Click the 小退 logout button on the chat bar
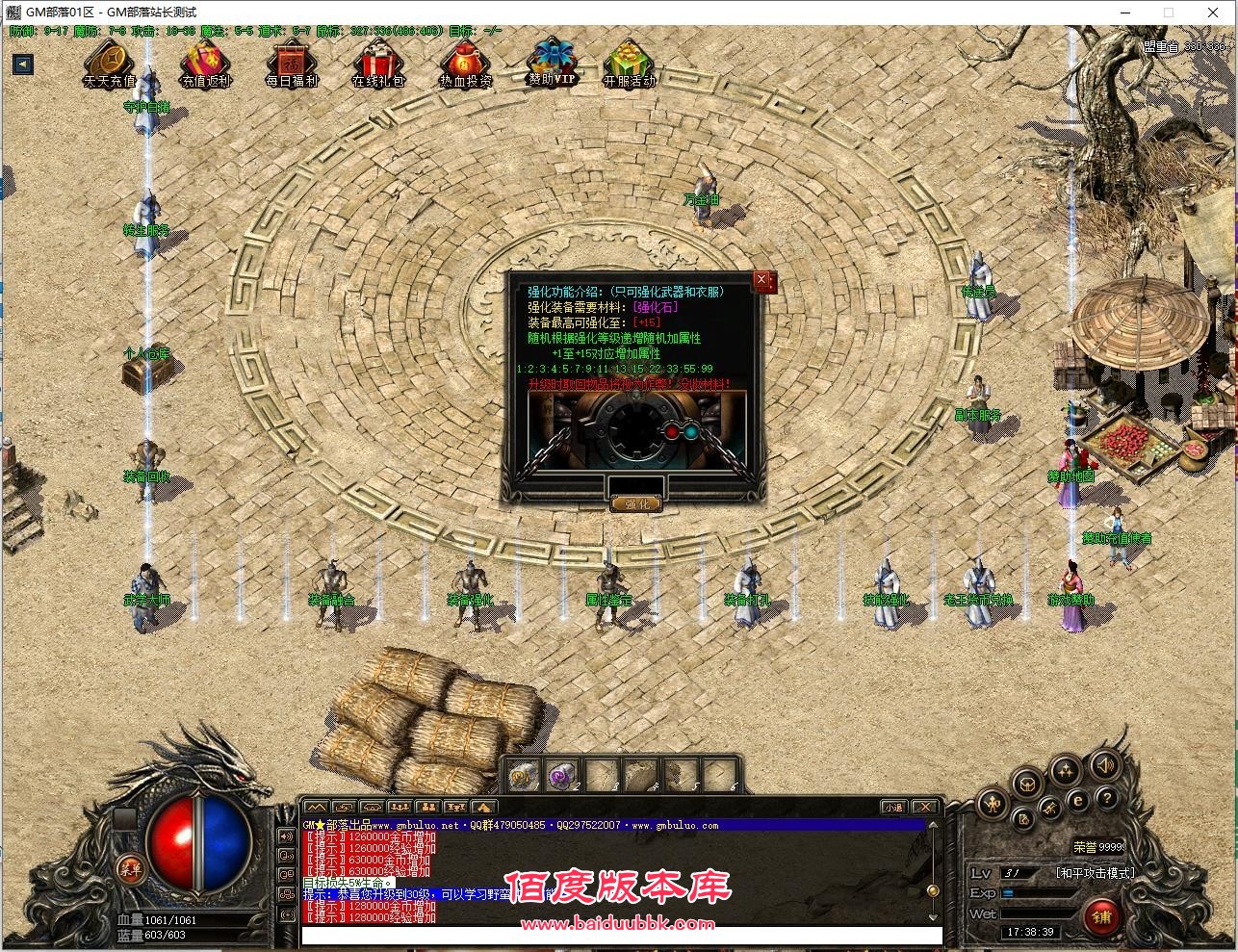1238x952 pixels. [893, 807]
